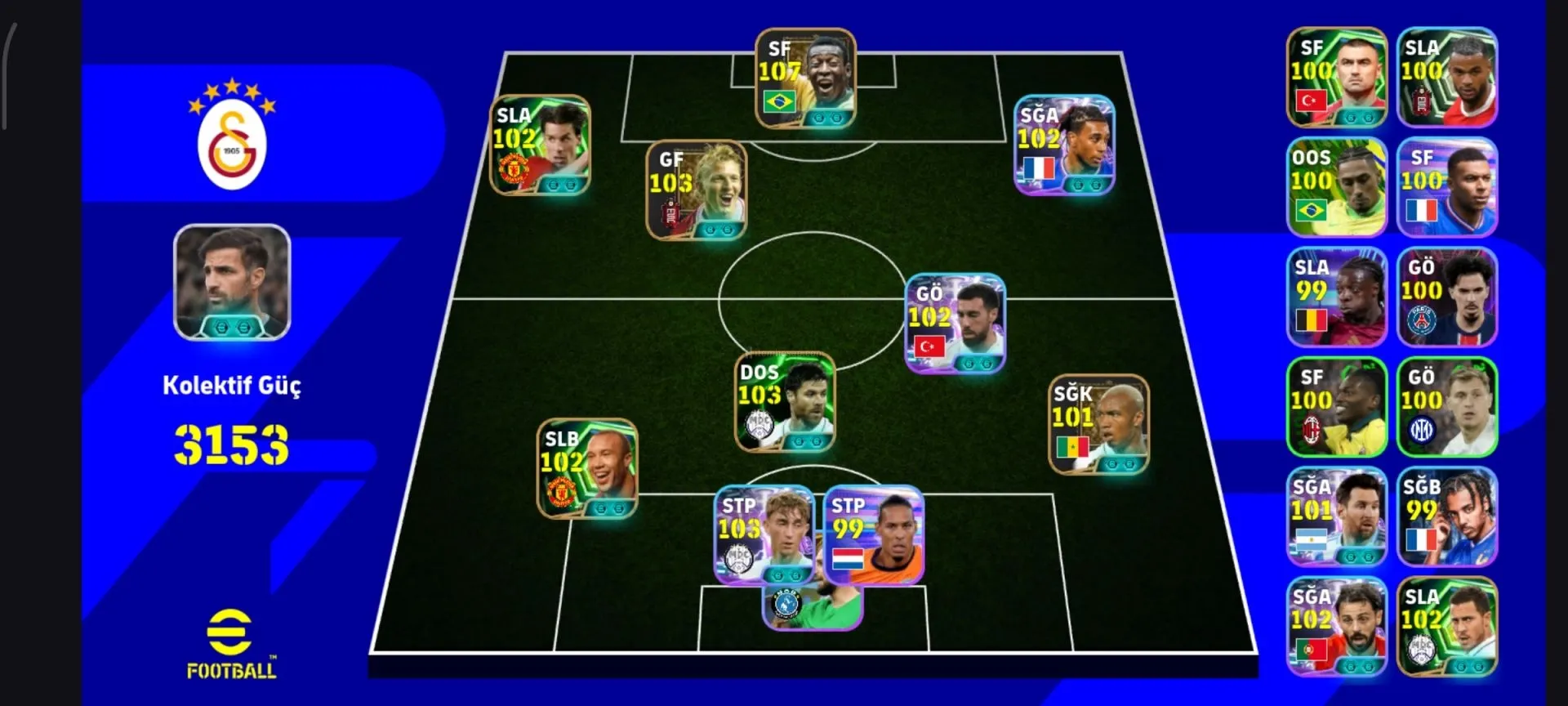Pick the SLA 99 Belgium substitute card
The image size is (1568, 706).
point(1337,297)
